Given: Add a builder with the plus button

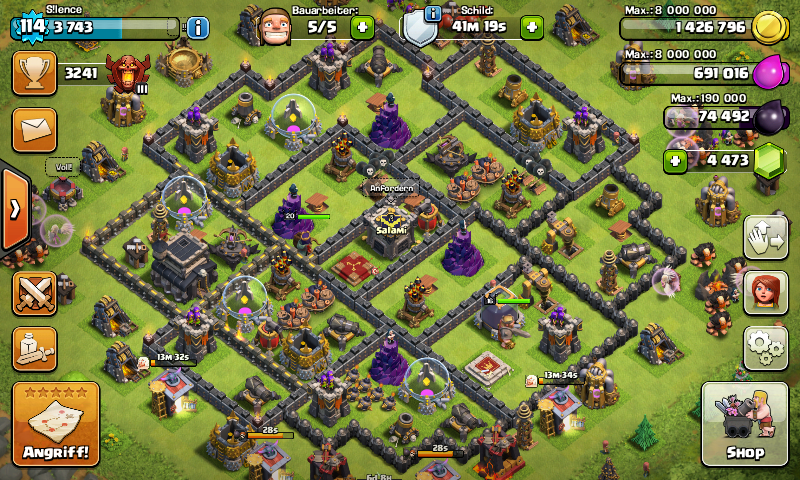Looking at the screenshot, I should [362, 27].
